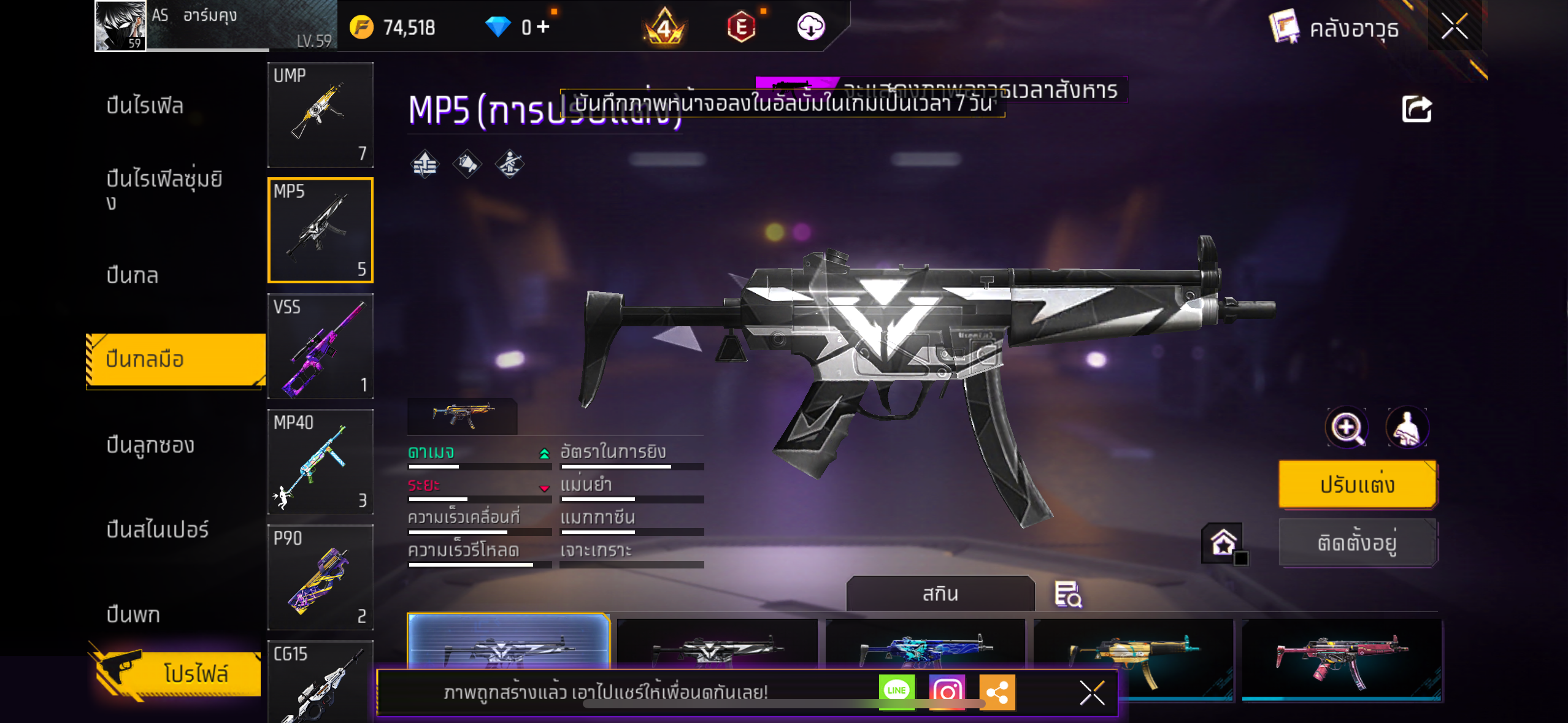Screen dimensions: 1568x723
Task: Select the MP40 weapon tile
Action: coord(320,462)
